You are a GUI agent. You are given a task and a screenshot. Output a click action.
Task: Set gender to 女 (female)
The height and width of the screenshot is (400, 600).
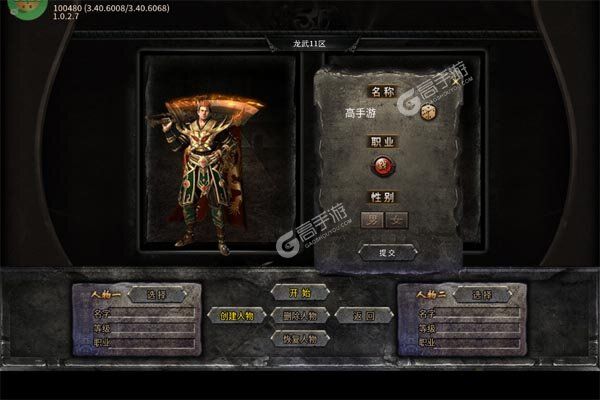pos(397,219)
